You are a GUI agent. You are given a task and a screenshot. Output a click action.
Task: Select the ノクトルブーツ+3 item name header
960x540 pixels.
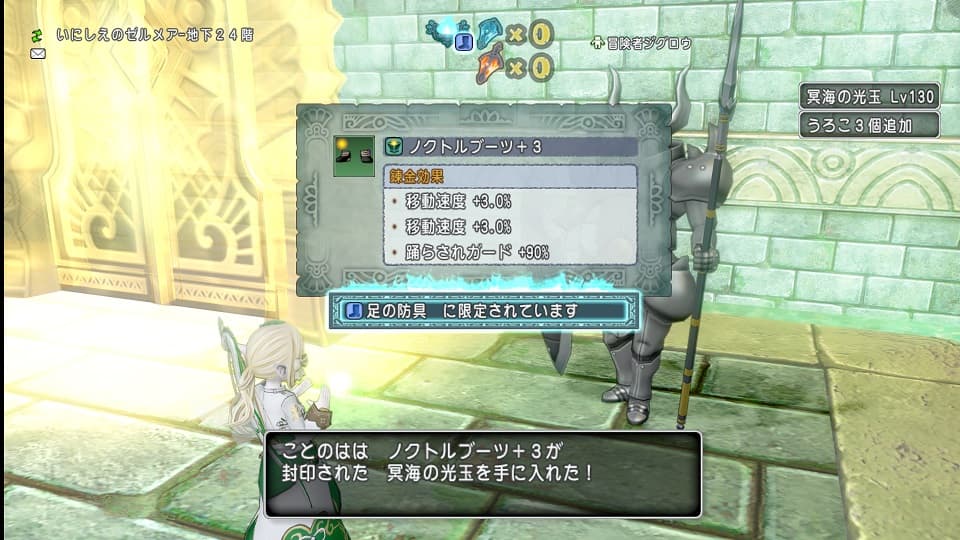click(509, 147)
